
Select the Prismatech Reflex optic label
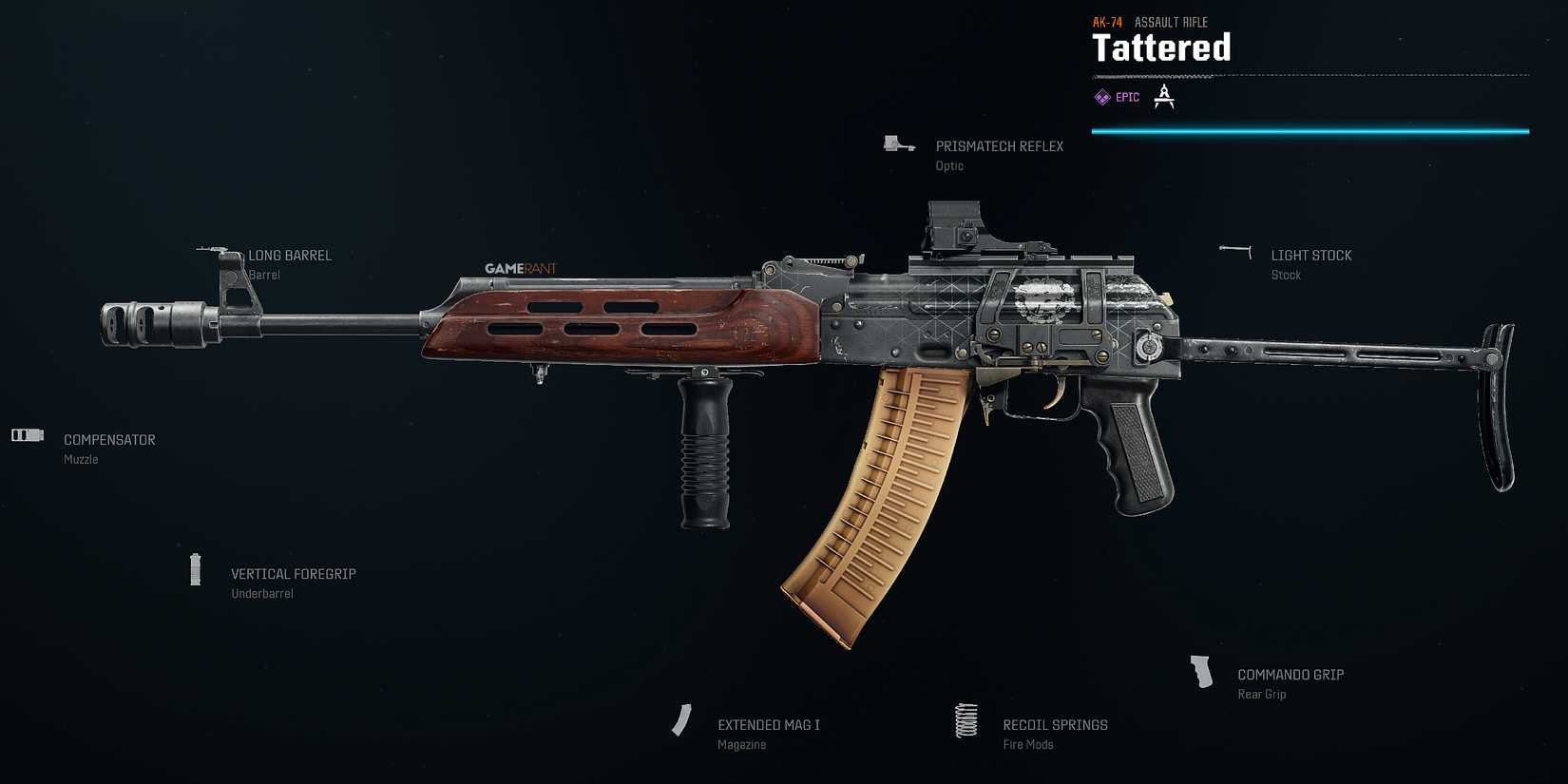coord(999,145)
